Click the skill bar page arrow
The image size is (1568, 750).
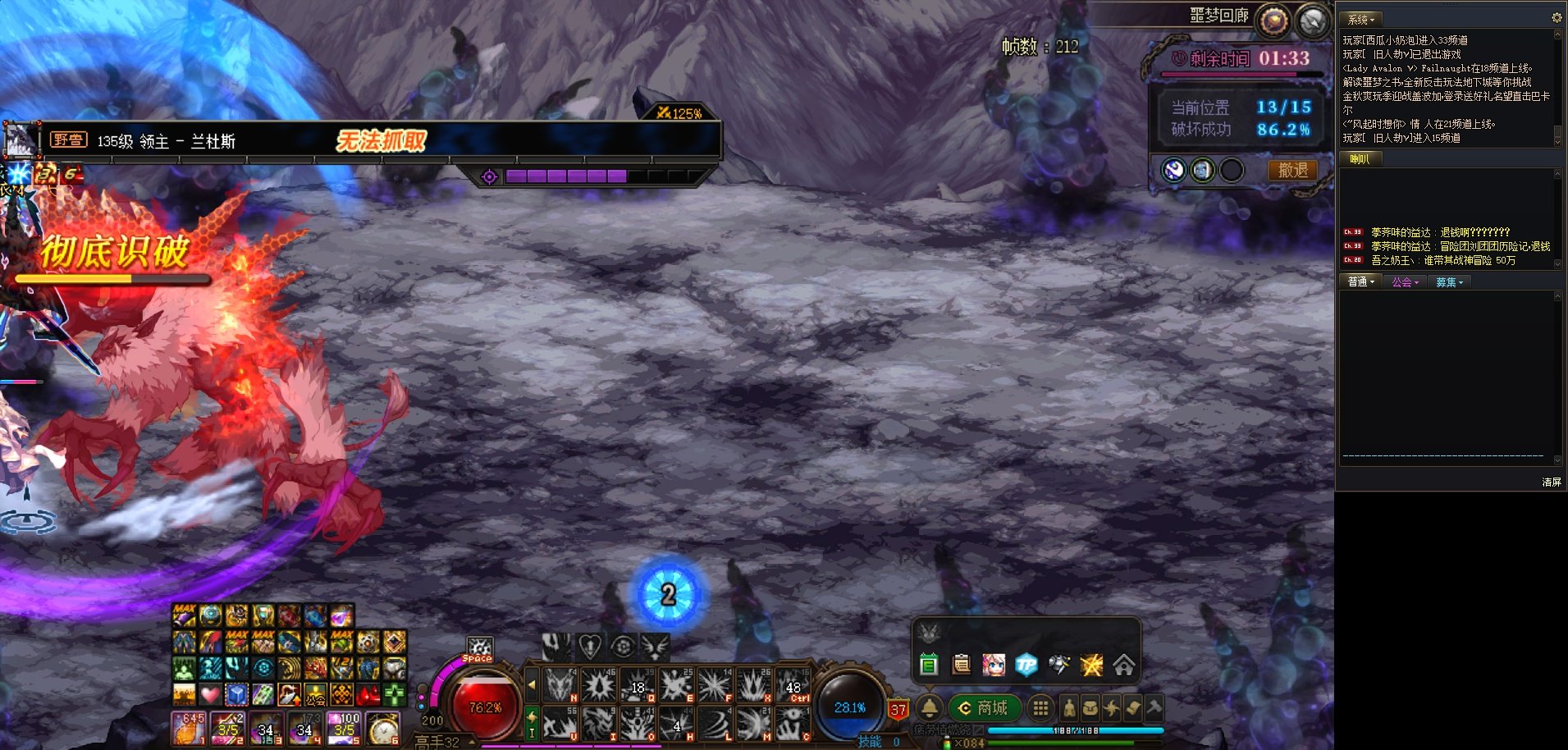[x=532, y=684]
